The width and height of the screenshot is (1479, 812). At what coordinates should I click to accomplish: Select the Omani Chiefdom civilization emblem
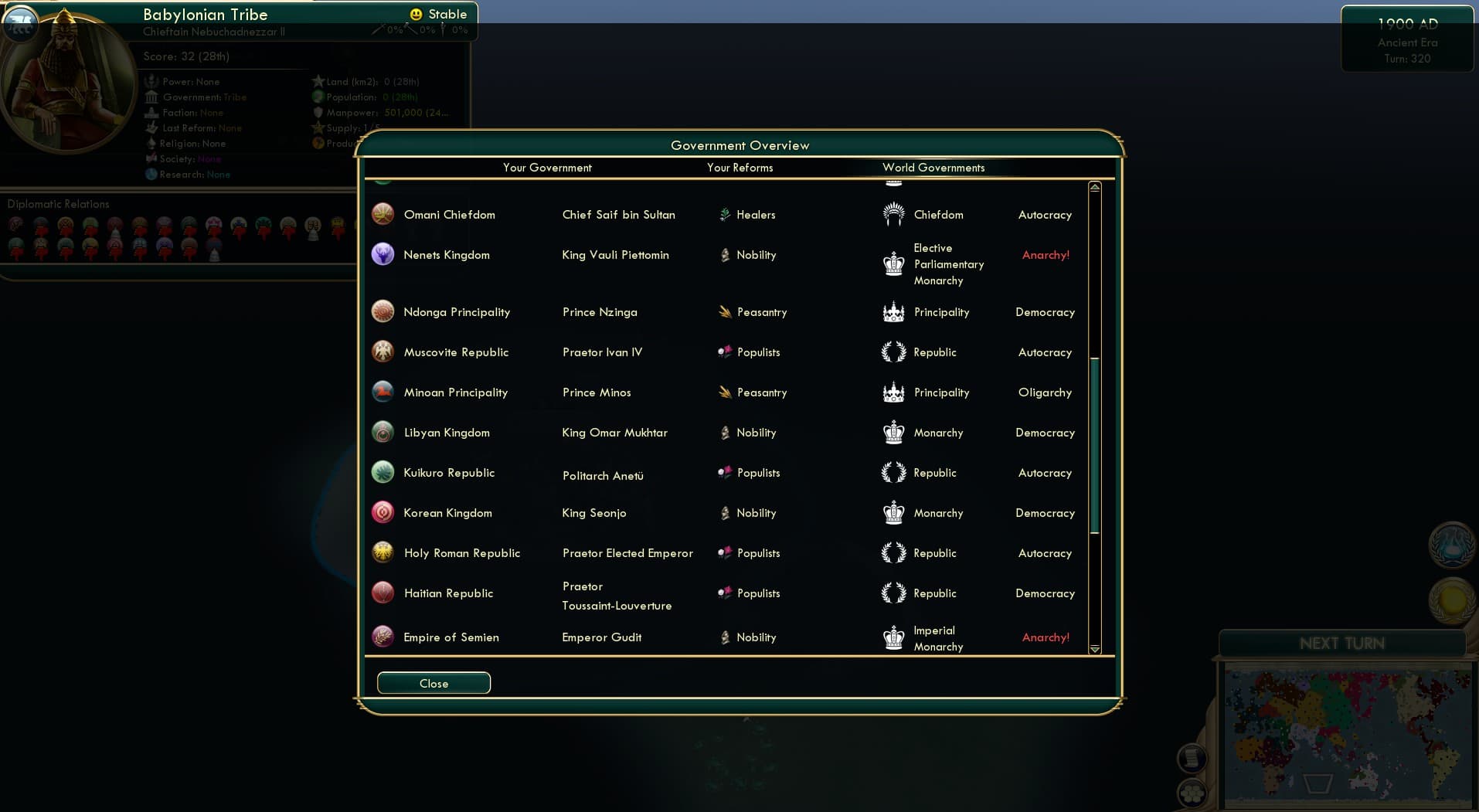click(x=383, y=214)
